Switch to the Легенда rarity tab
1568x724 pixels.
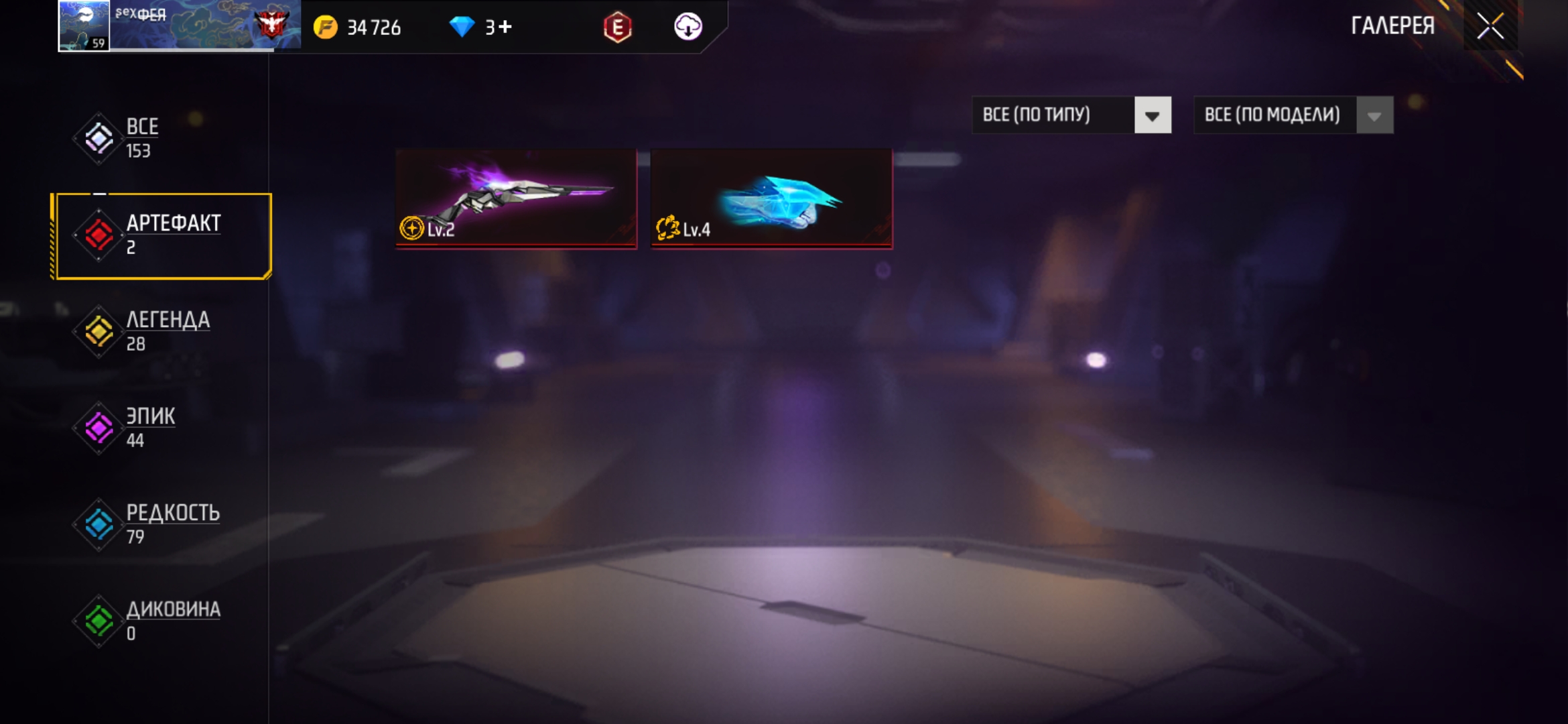pyautogui.click(x=166, y=331)
